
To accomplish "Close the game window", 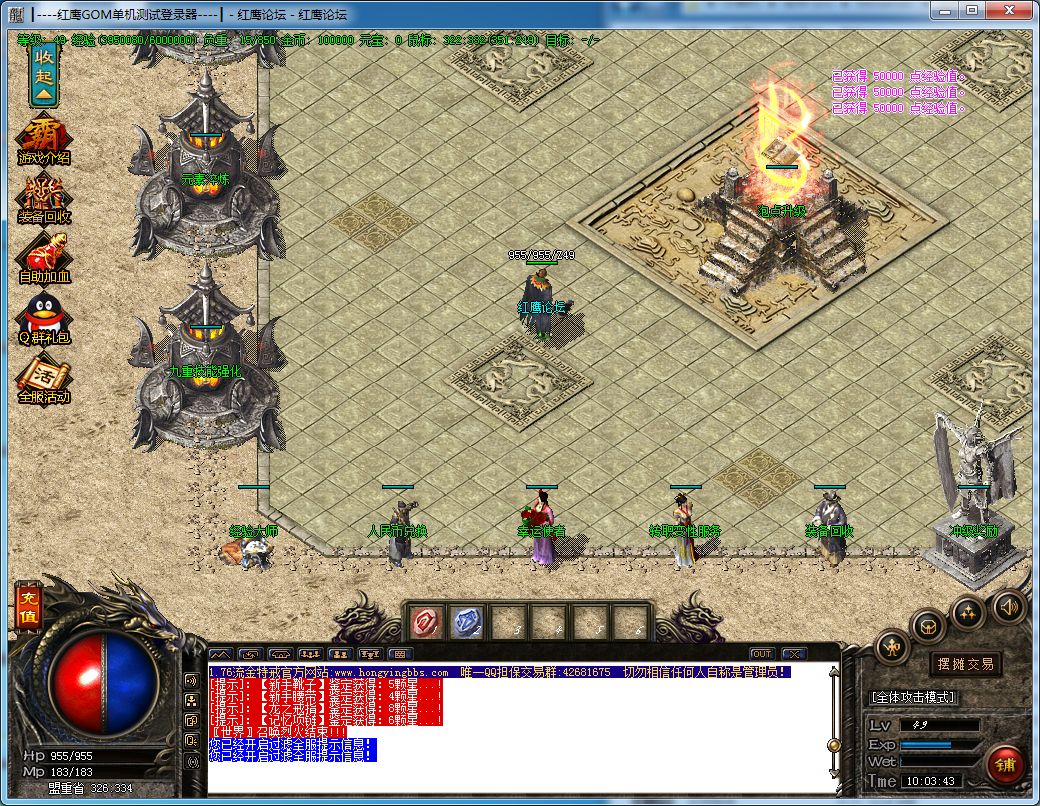I will 1014,10.
